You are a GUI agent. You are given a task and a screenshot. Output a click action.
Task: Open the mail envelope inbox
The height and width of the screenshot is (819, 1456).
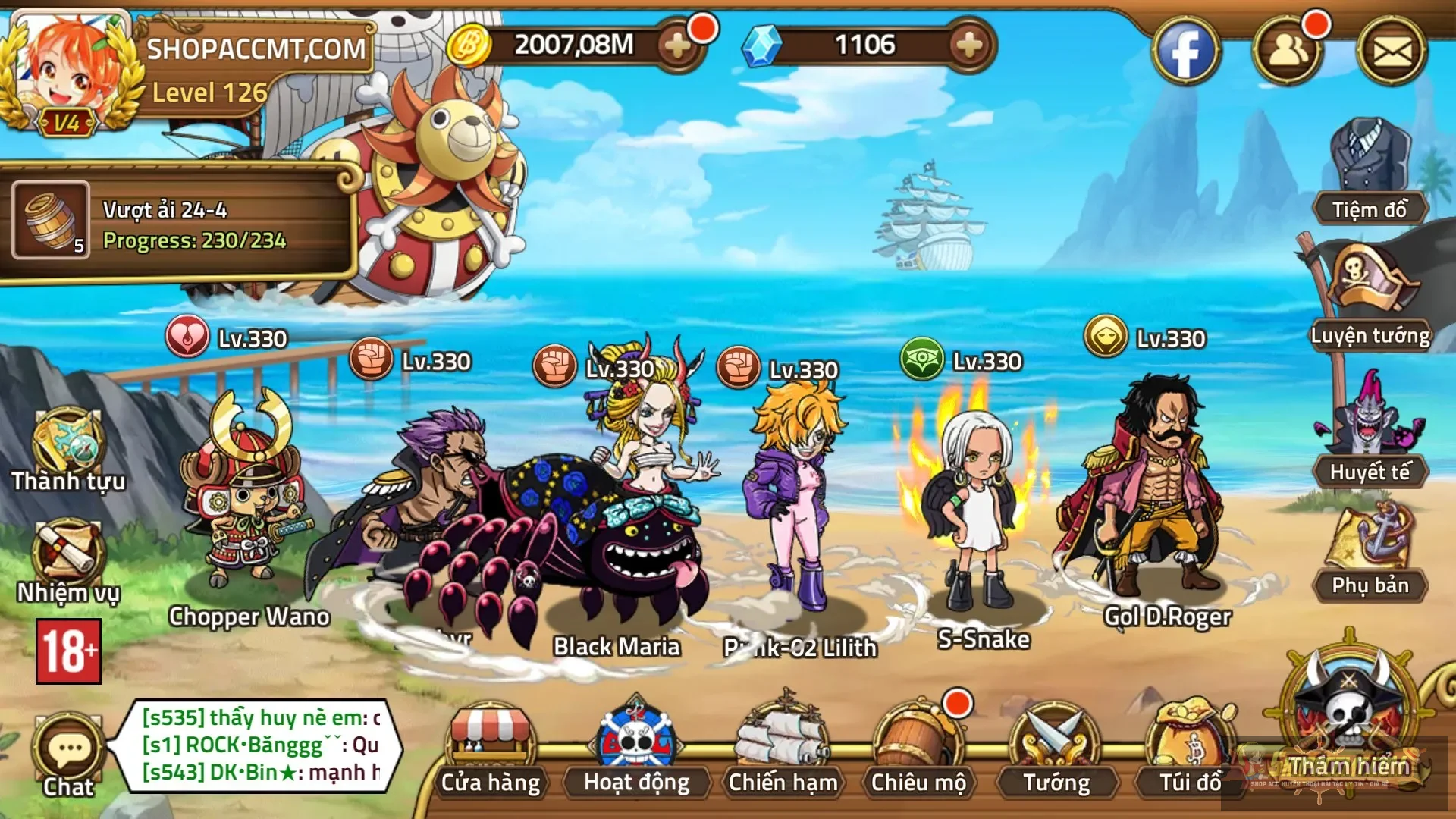tap(1392, 52)
